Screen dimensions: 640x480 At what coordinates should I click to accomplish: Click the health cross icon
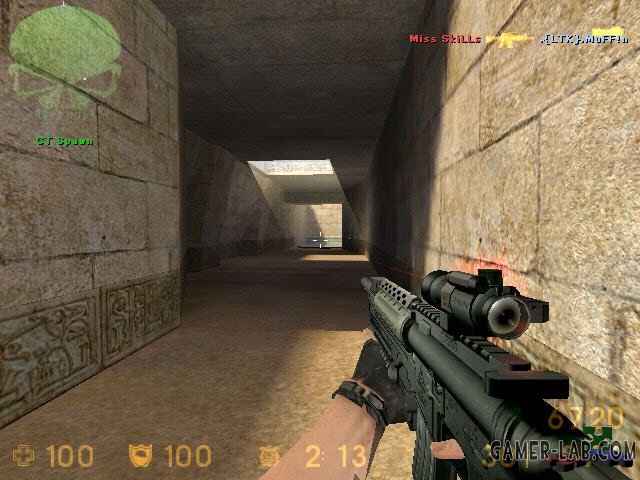coord(23,457)
